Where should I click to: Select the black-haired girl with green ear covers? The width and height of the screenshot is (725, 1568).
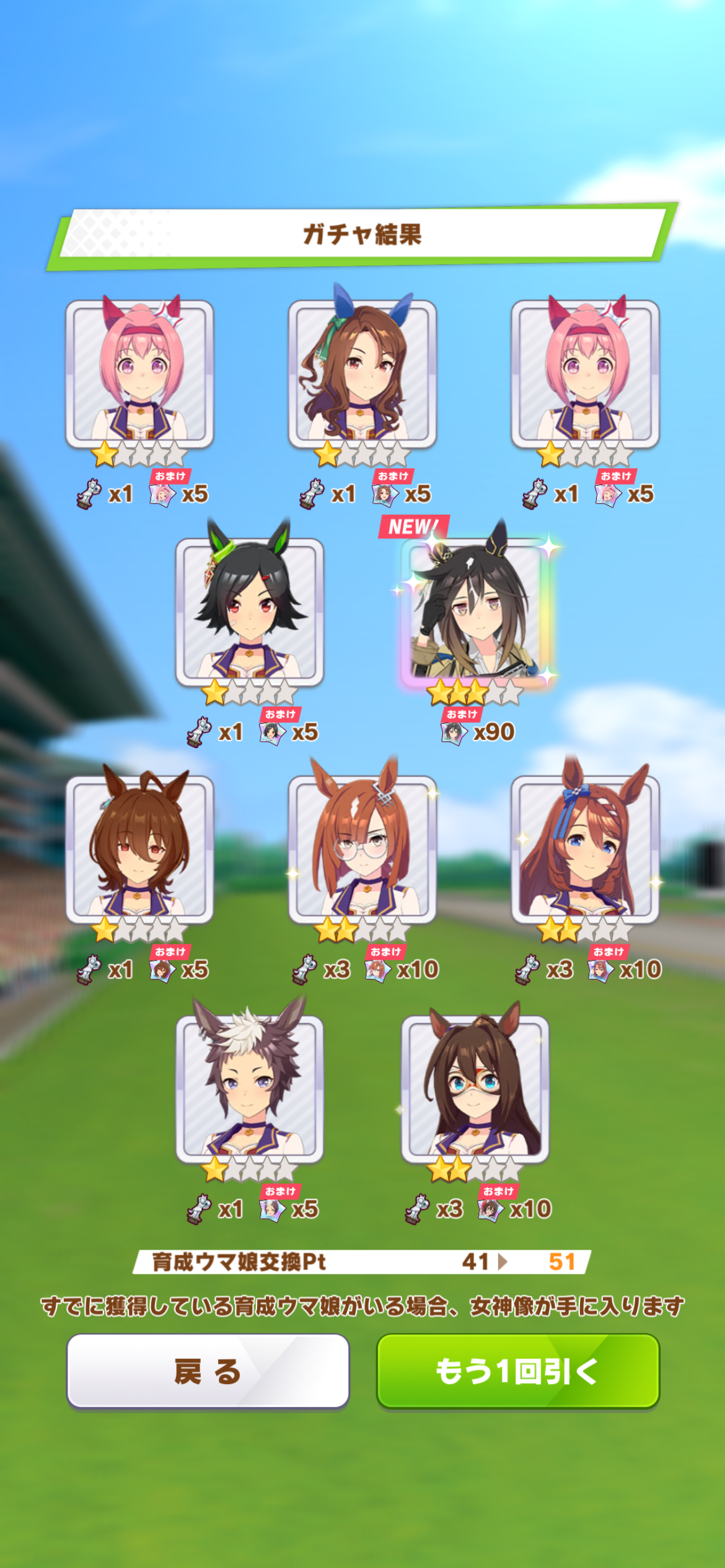coord(250,611)
